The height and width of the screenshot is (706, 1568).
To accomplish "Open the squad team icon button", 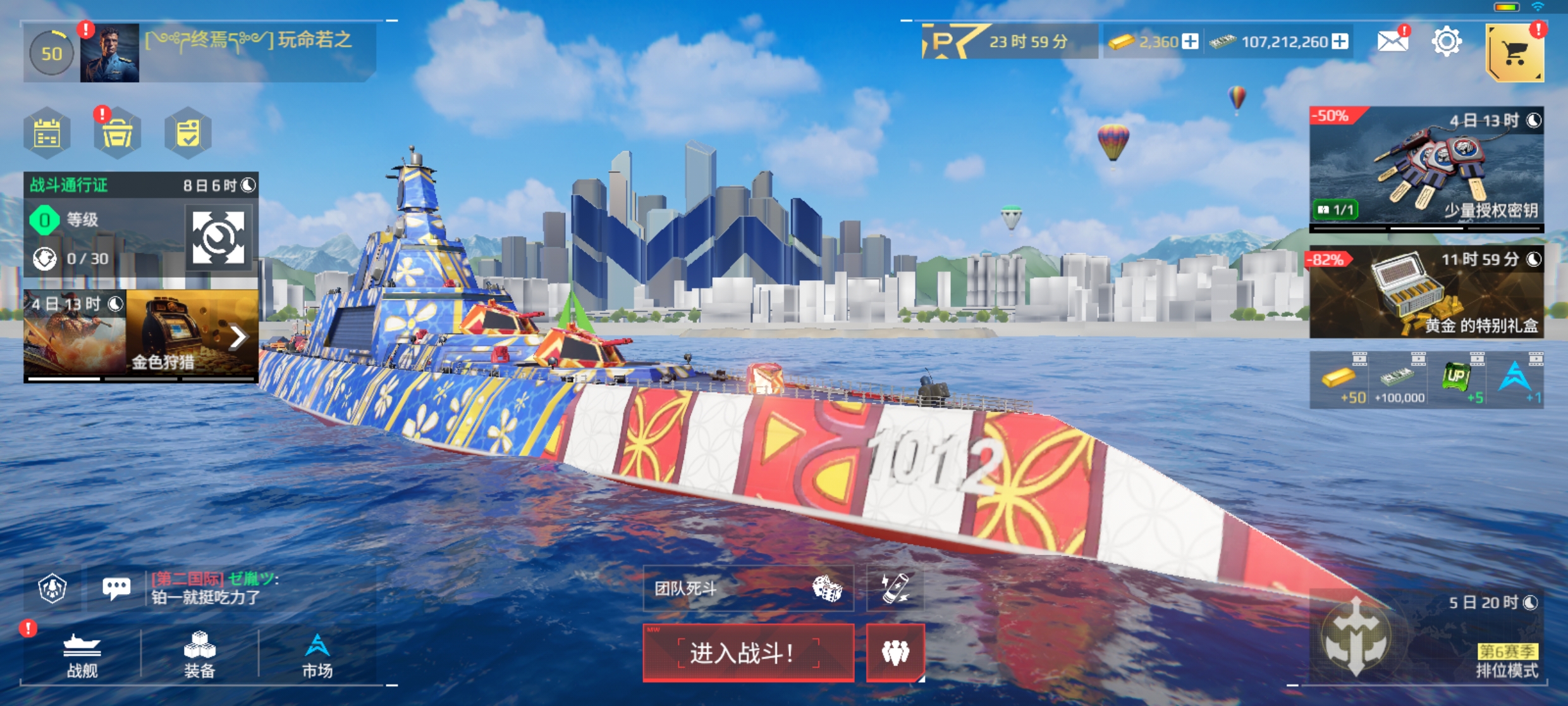I will point(895,652).
